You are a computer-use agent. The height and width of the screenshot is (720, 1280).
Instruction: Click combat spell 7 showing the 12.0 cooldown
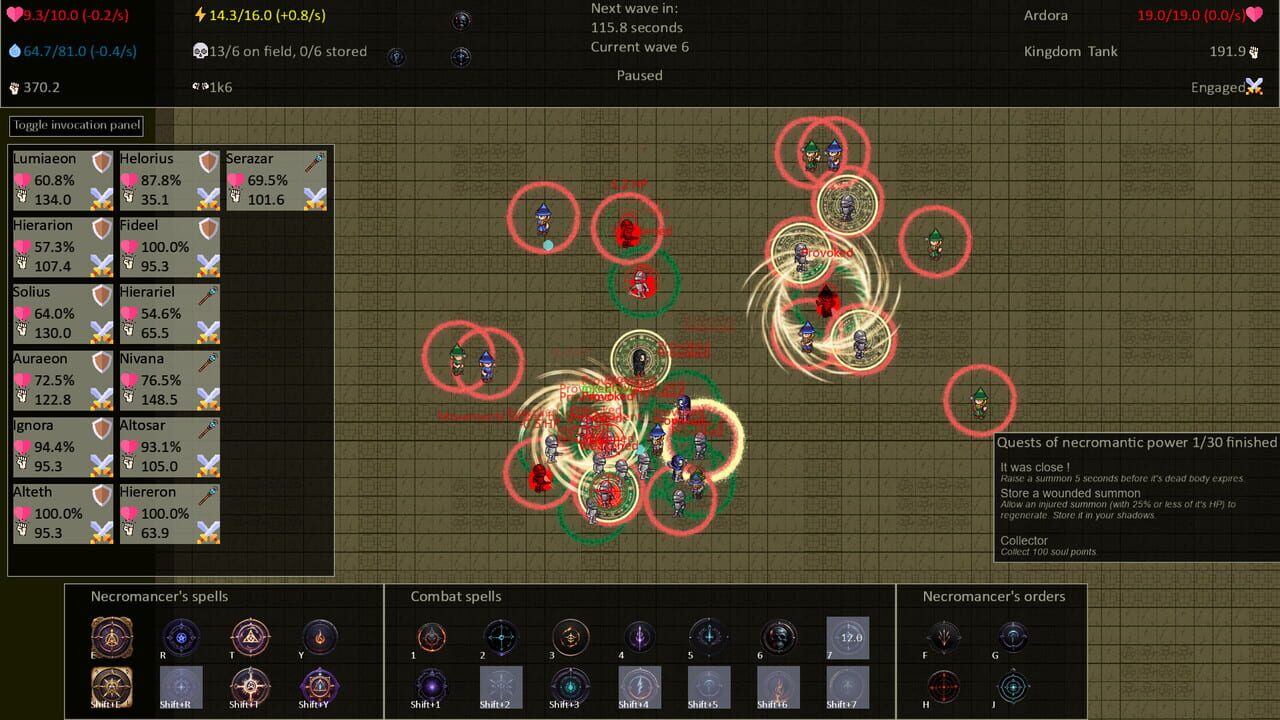point(848,638)
